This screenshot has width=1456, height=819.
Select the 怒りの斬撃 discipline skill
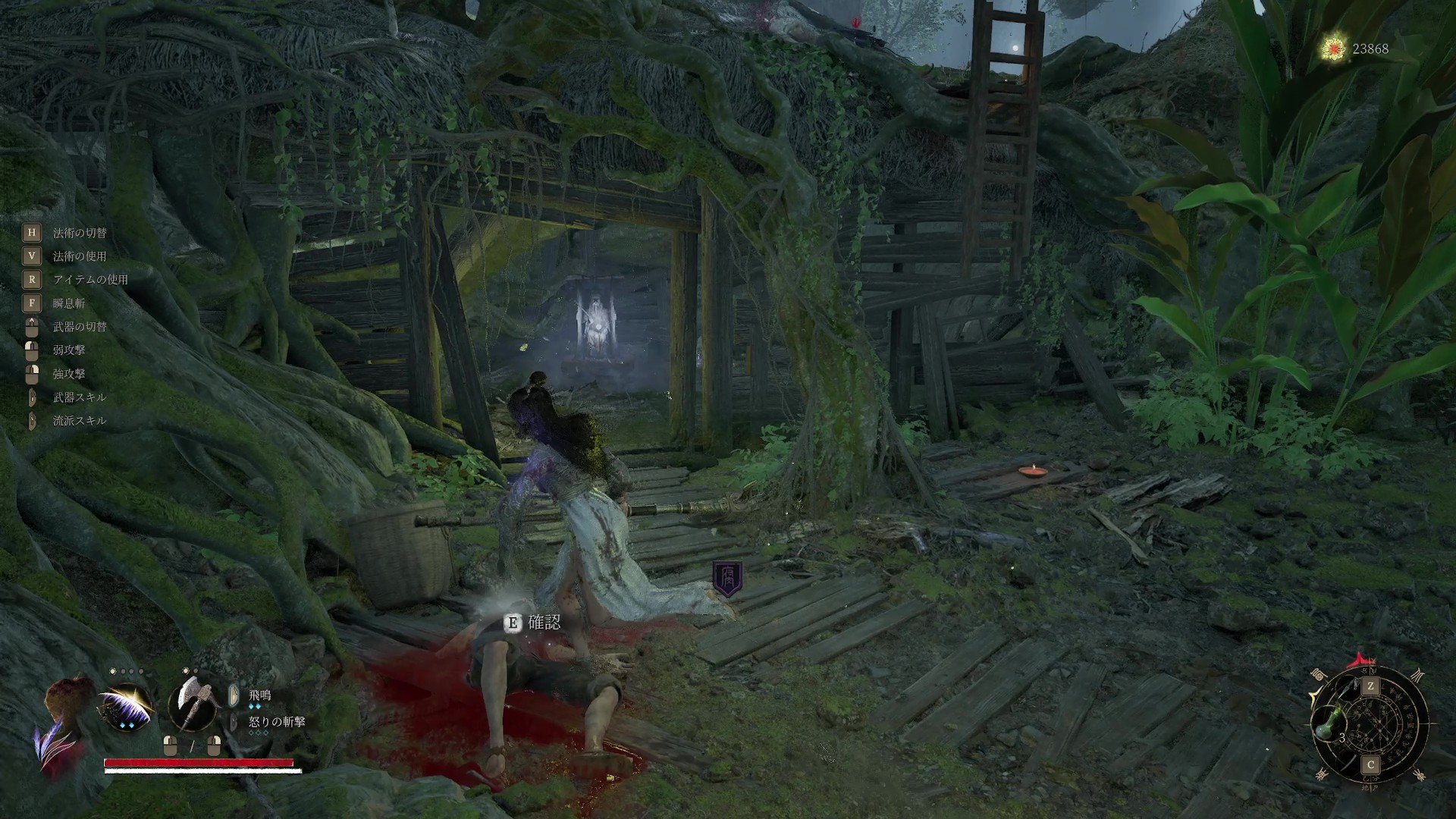[x=277, y=722]
